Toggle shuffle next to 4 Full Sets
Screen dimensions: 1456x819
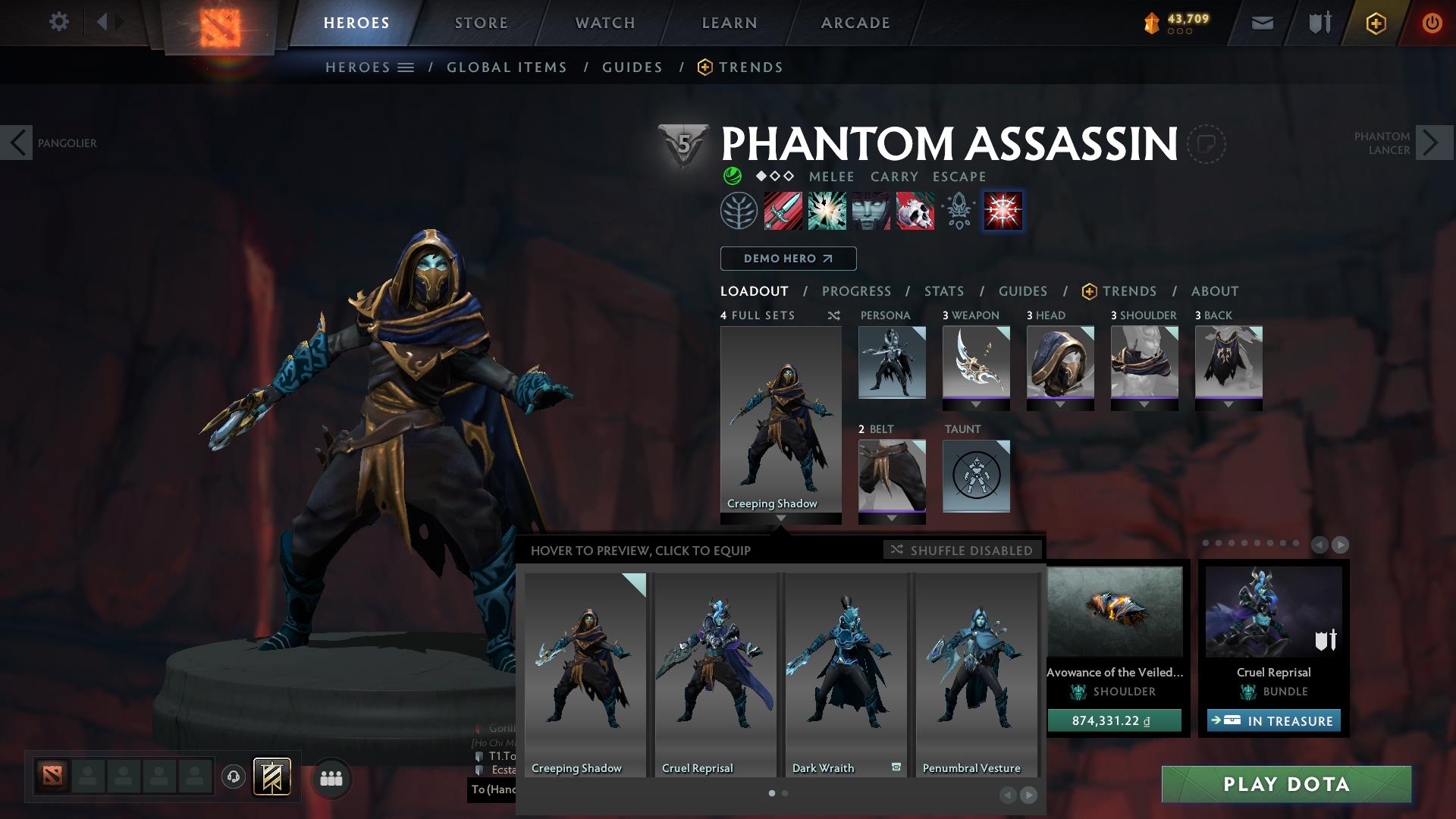pos(834,316)
